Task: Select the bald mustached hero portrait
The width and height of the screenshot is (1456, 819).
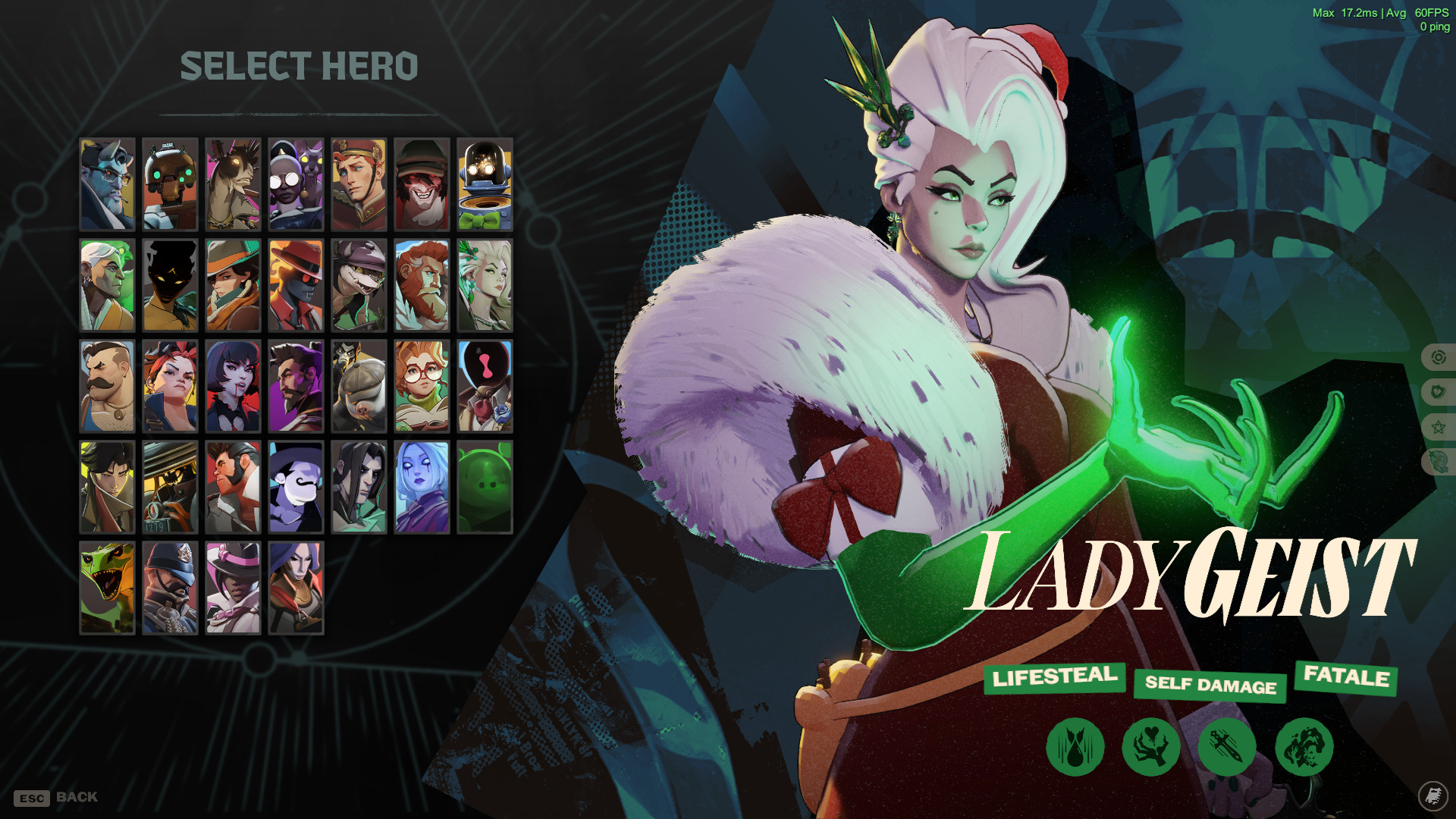Action: point(108,386)
